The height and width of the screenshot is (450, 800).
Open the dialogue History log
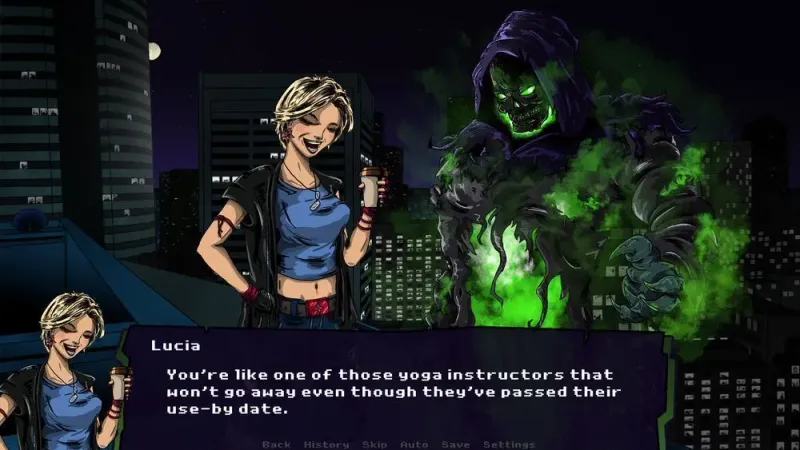click(326, 444)
